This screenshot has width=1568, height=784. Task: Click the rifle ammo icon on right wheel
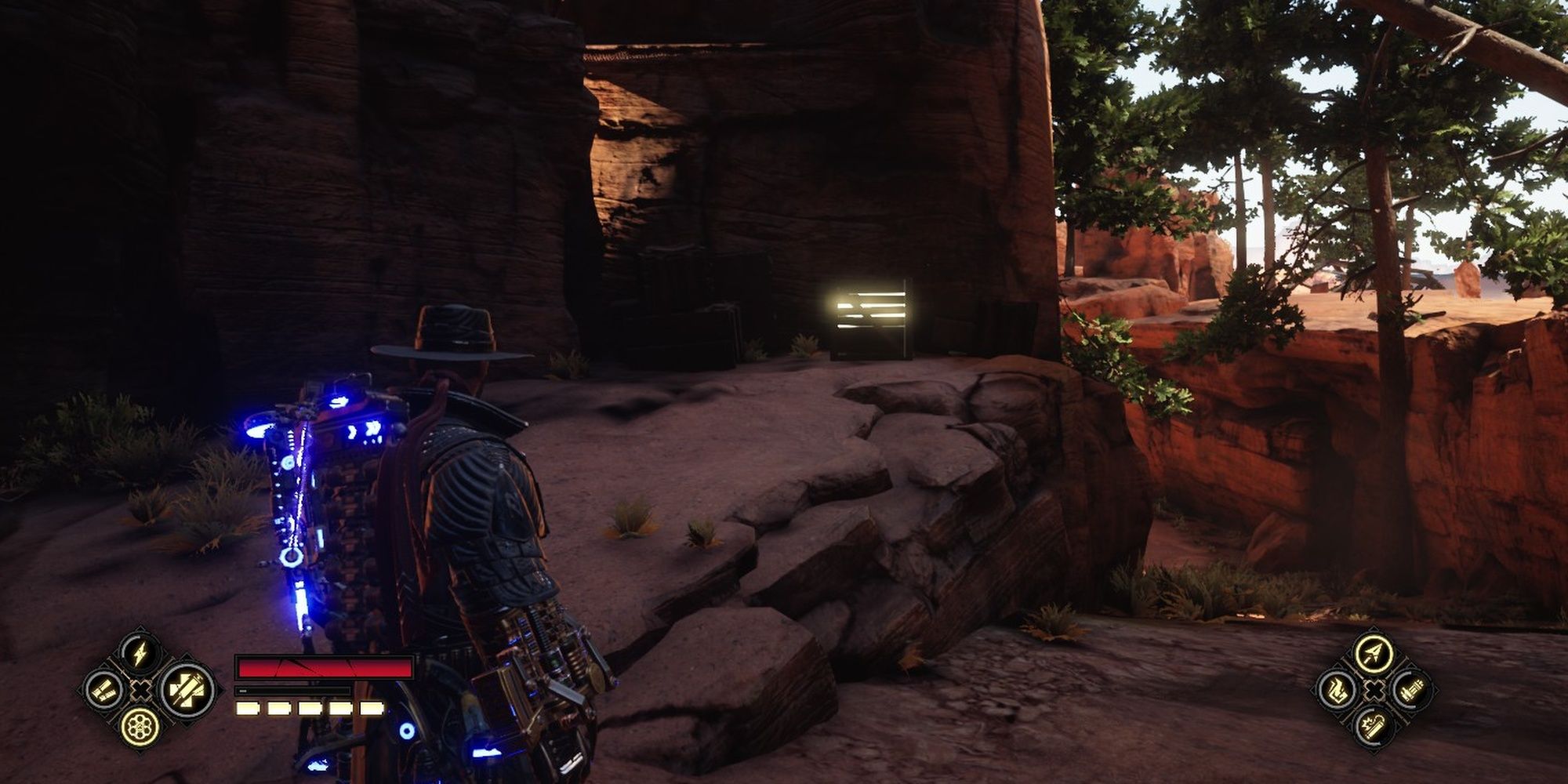click(x=1411, y=691)
